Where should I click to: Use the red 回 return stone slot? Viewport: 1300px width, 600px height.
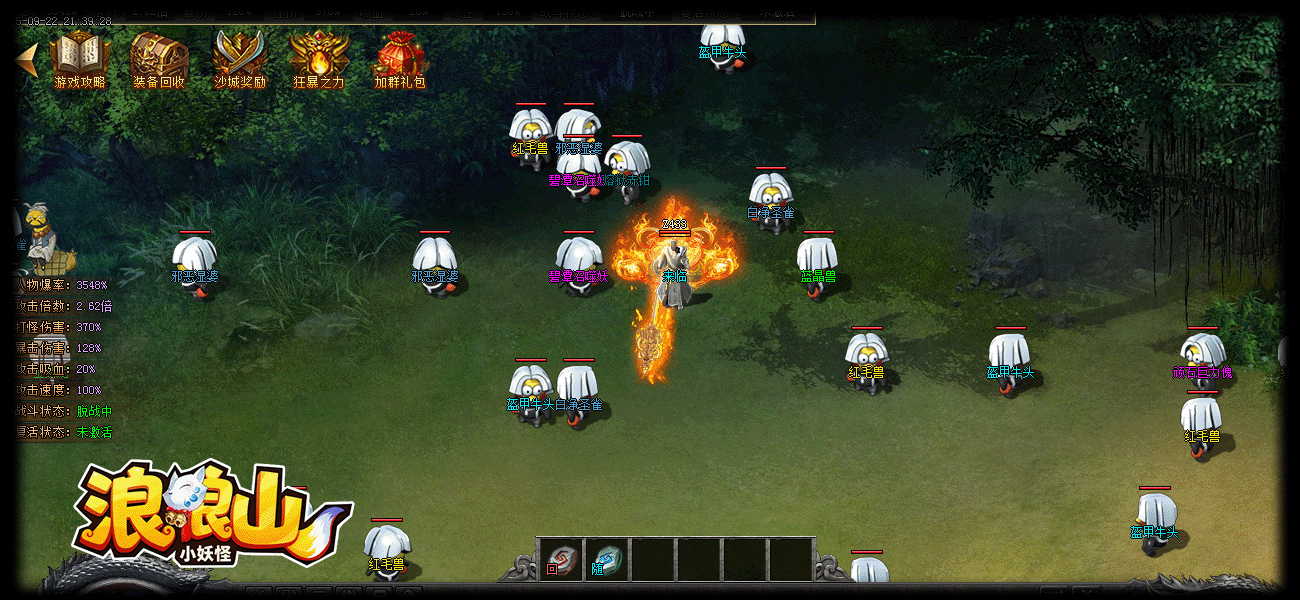561,560
